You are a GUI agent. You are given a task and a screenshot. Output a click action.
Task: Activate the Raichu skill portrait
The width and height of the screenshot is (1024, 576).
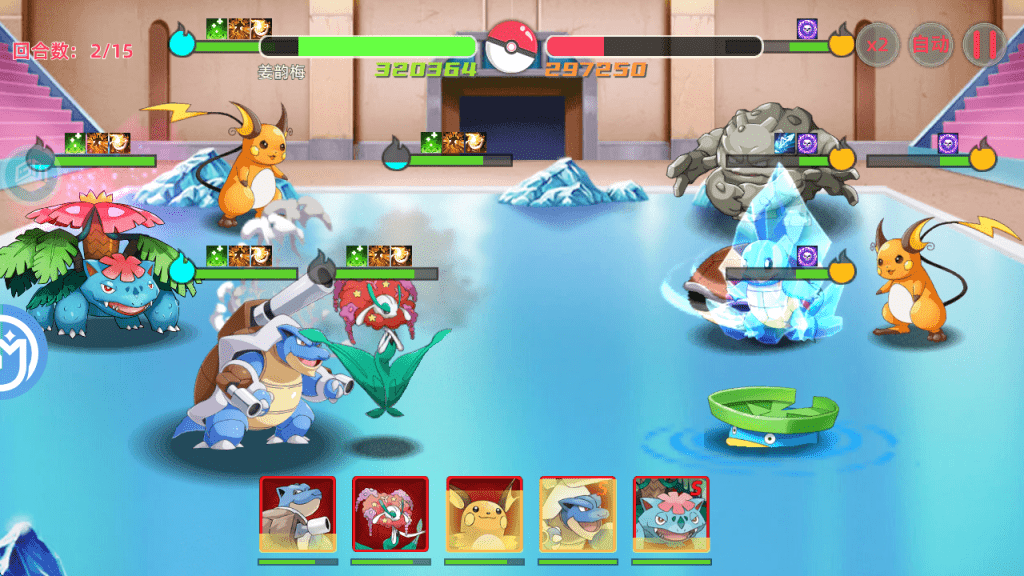pyautogui.click(x=484, y=514)
